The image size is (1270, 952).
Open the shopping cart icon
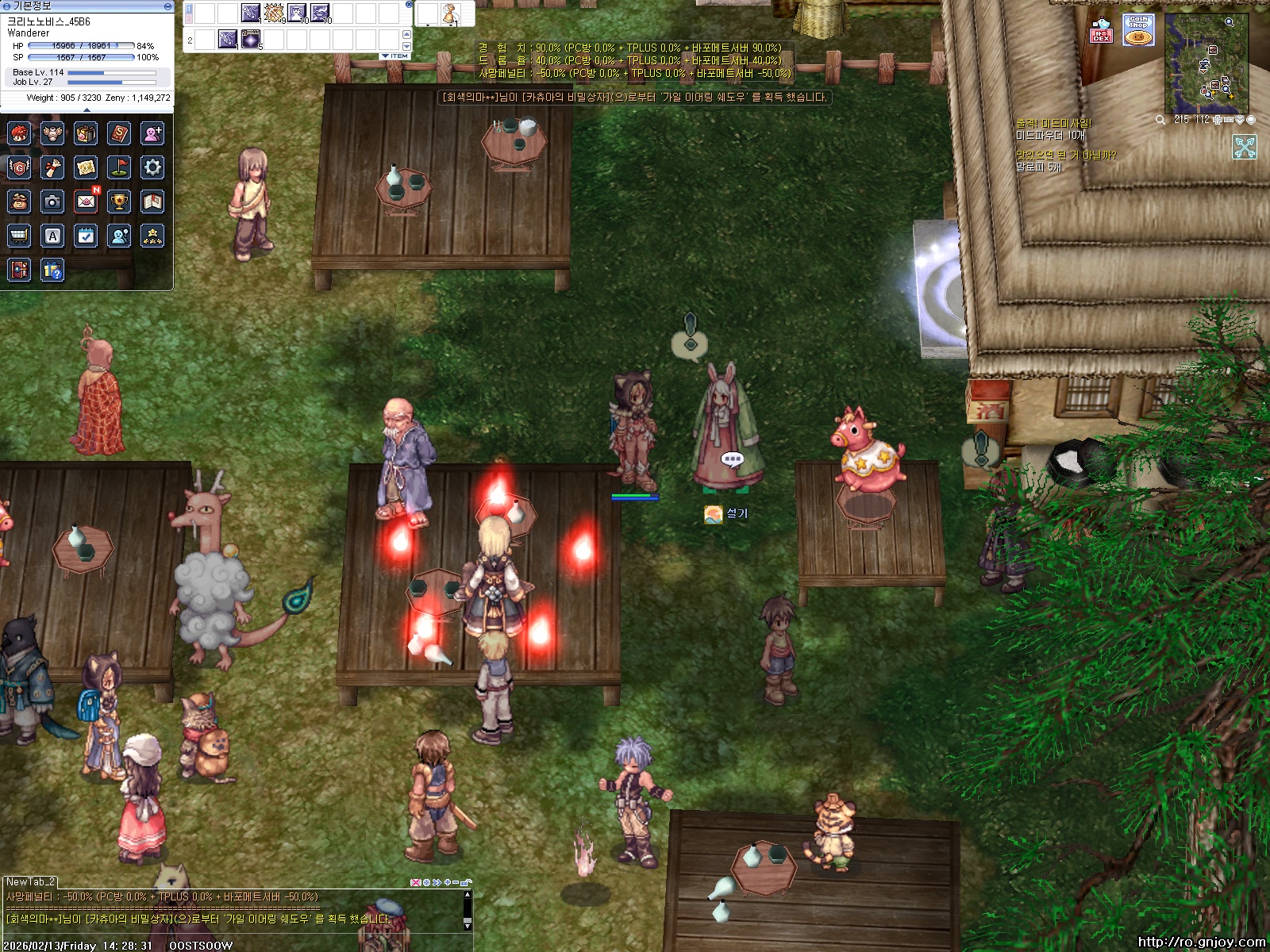19,236
